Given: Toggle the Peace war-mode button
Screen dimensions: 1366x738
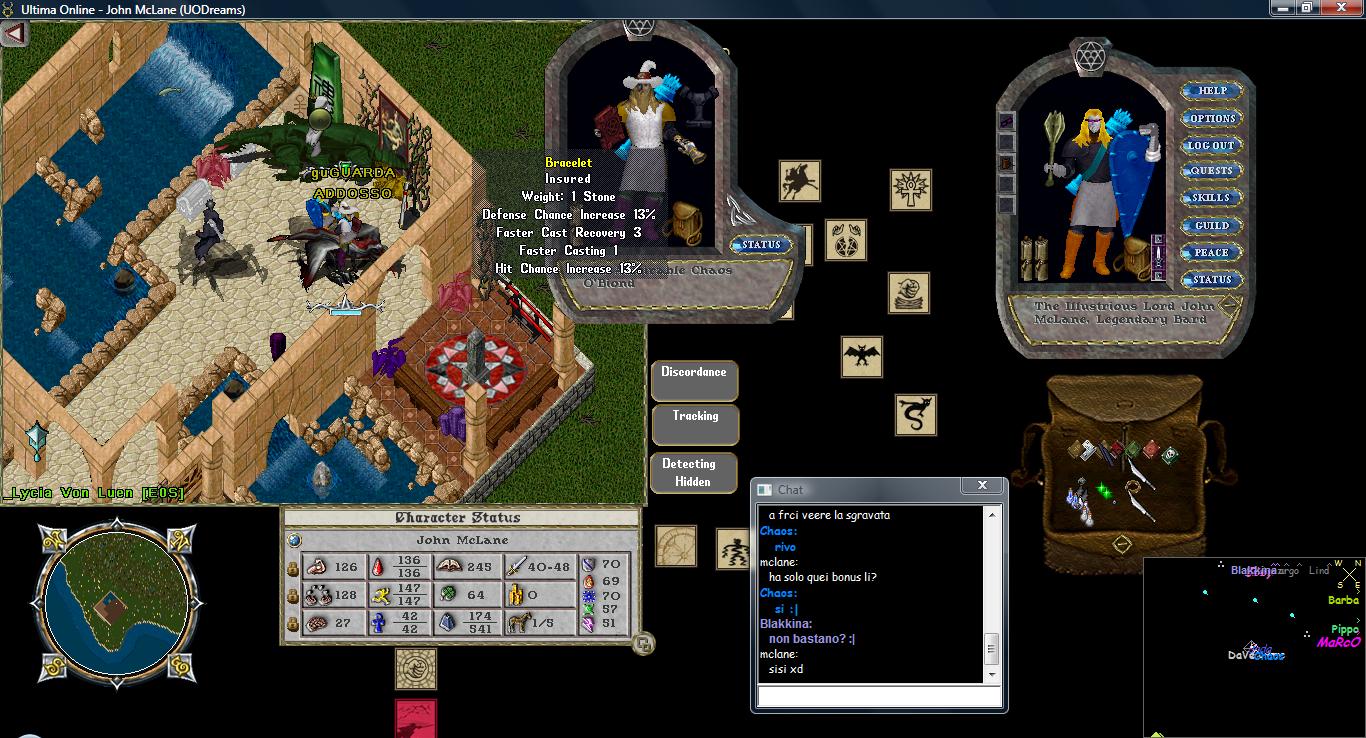Looking at the screenshot, I should coord(1212,252).
